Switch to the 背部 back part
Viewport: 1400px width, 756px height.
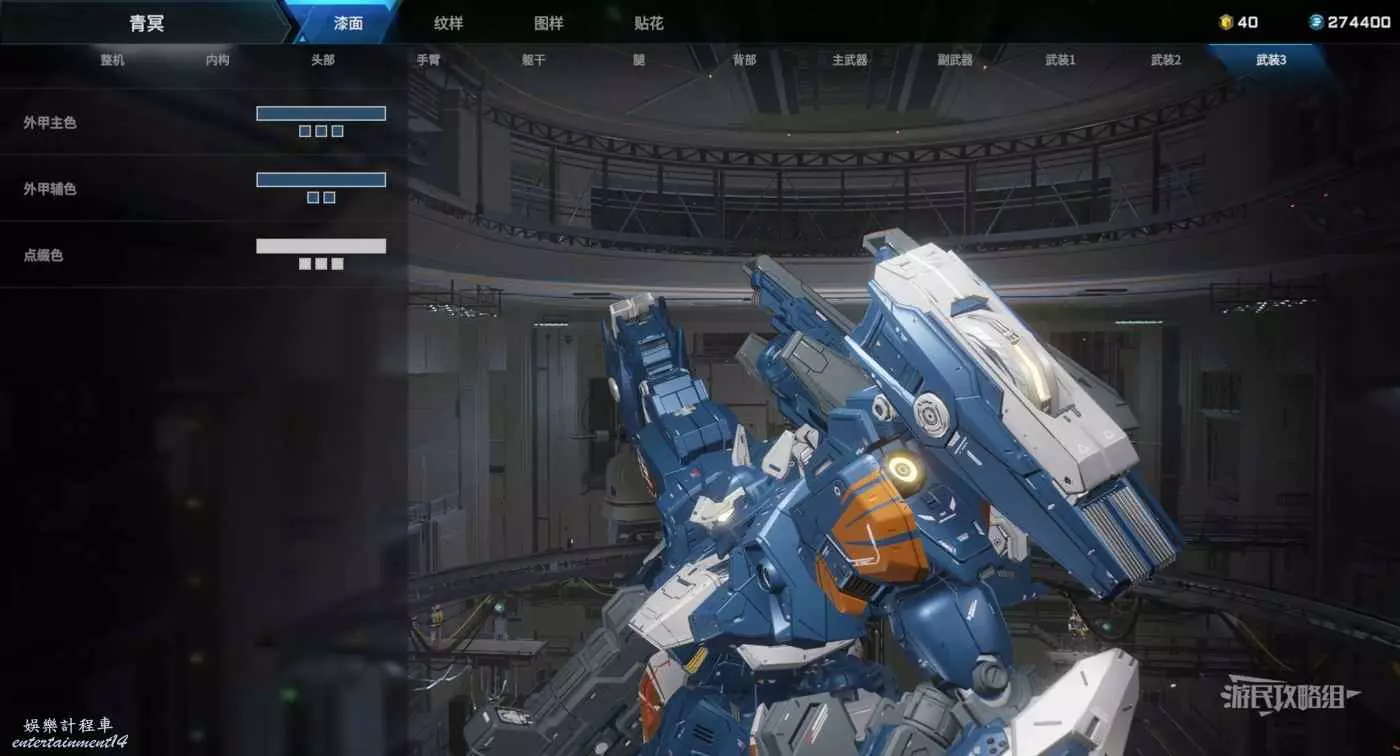pyautogui.click(x=744, y=60)
